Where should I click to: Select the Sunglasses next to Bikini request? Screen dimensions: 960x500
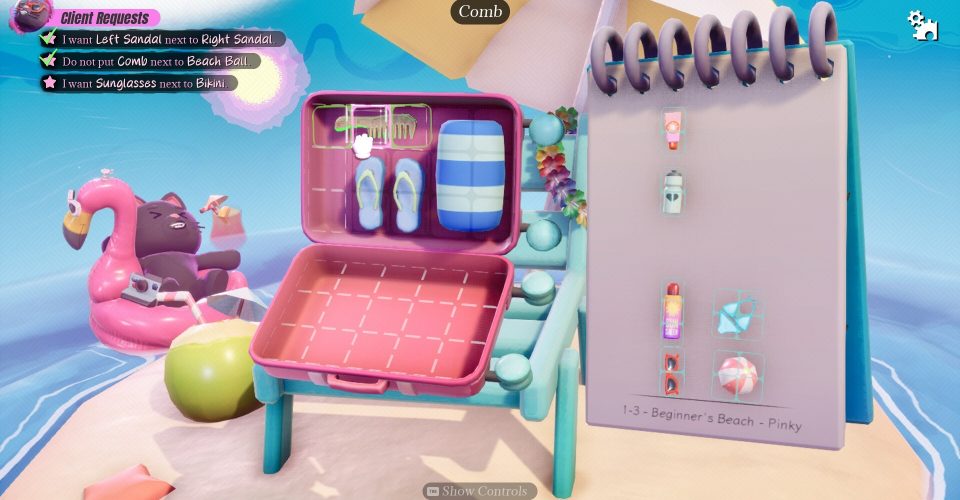click(x=145, y=83)
